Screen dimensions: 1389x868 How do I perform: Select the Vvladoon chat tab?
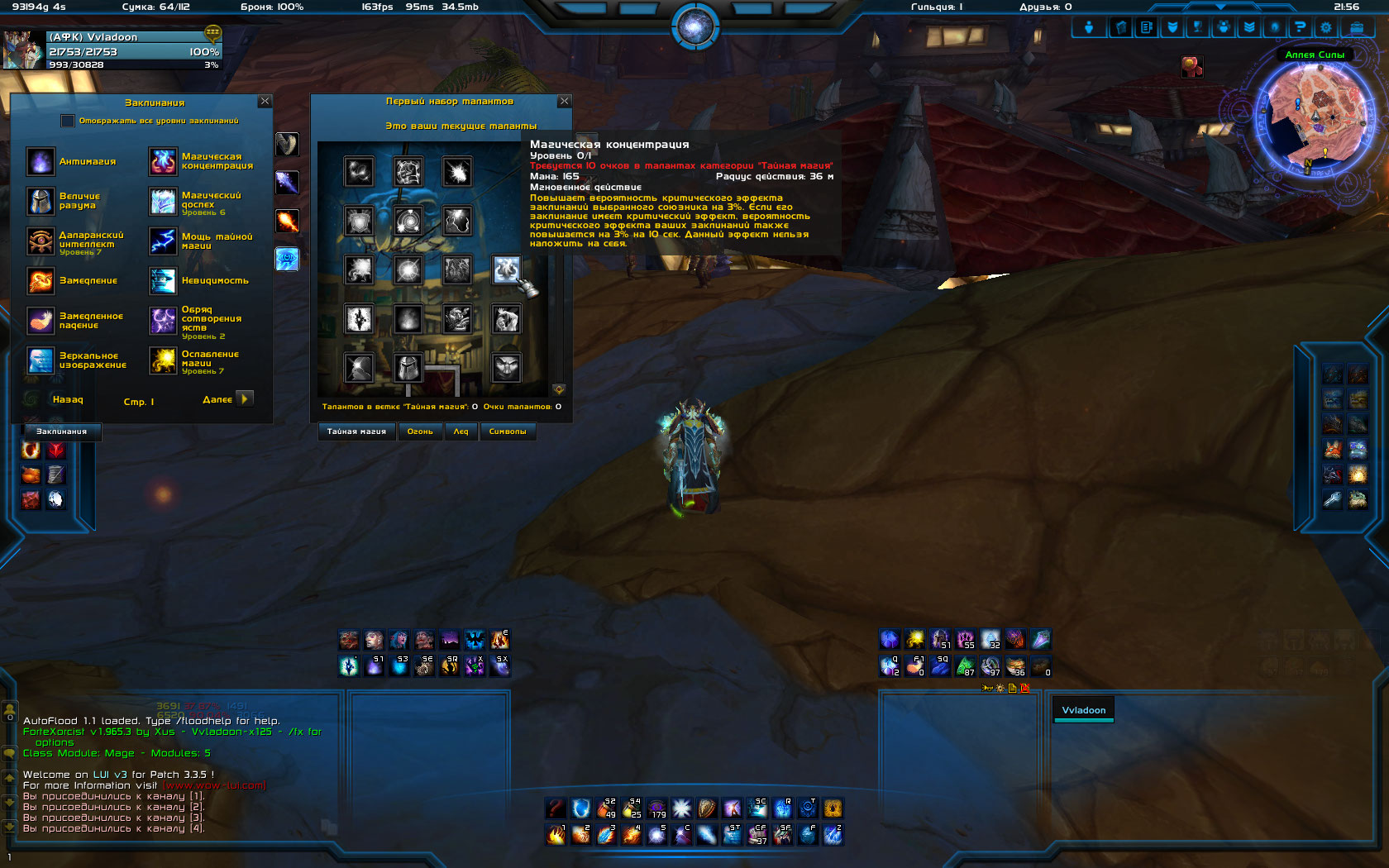click(x=1083, y=710)
